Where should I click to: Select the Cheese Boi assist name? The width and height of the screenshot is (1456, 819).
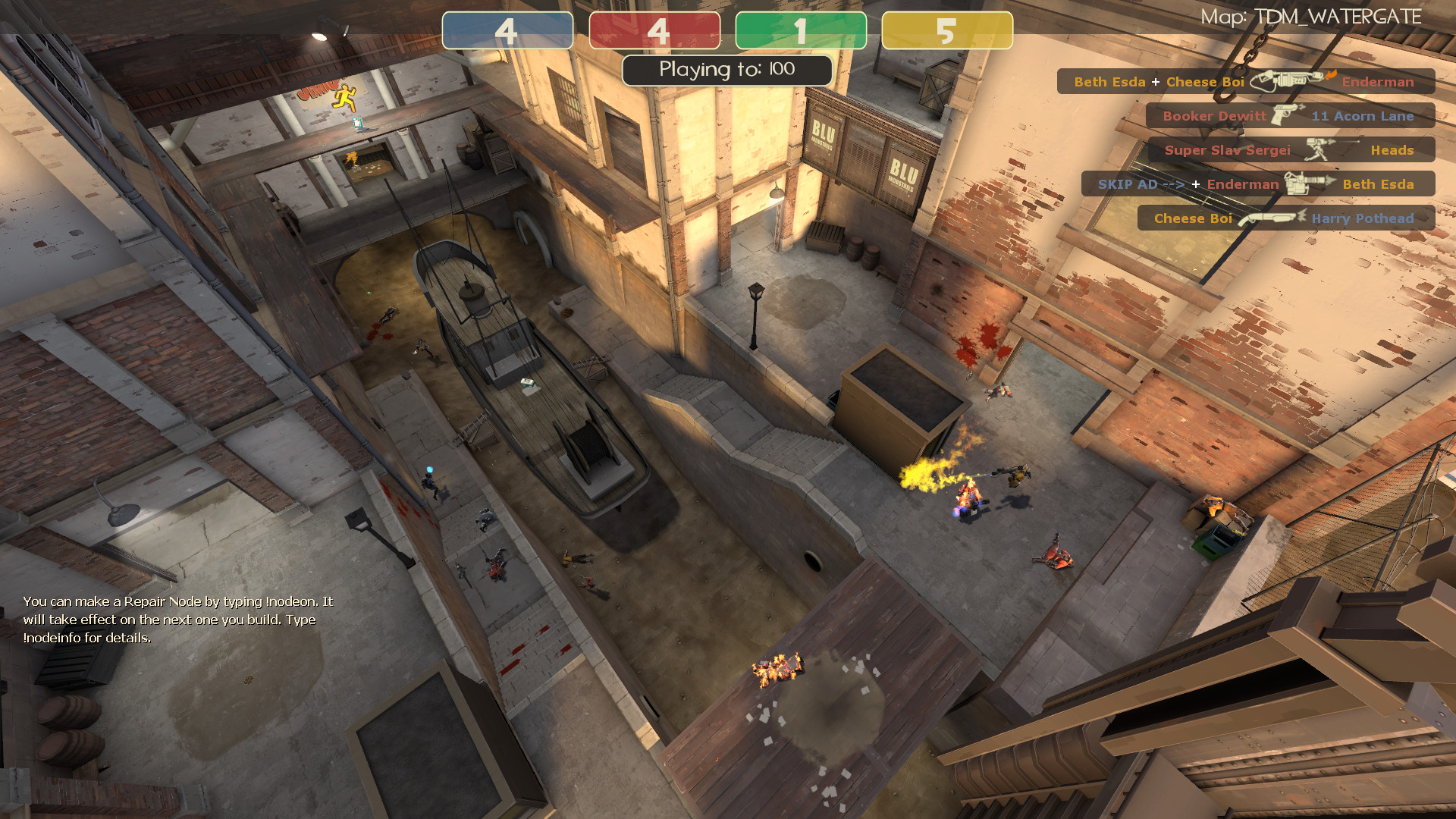pos(1205,82)
